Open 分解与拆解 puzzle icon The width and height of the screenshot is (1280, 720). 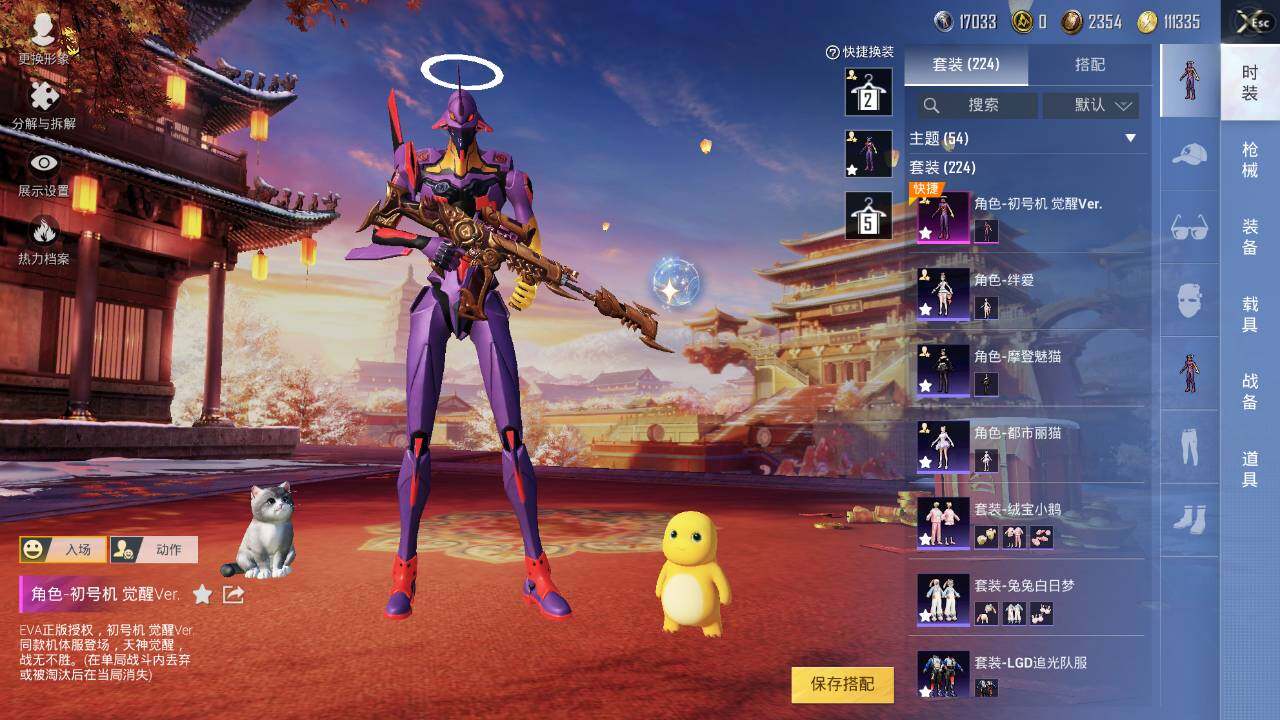[x=44, y=106]
